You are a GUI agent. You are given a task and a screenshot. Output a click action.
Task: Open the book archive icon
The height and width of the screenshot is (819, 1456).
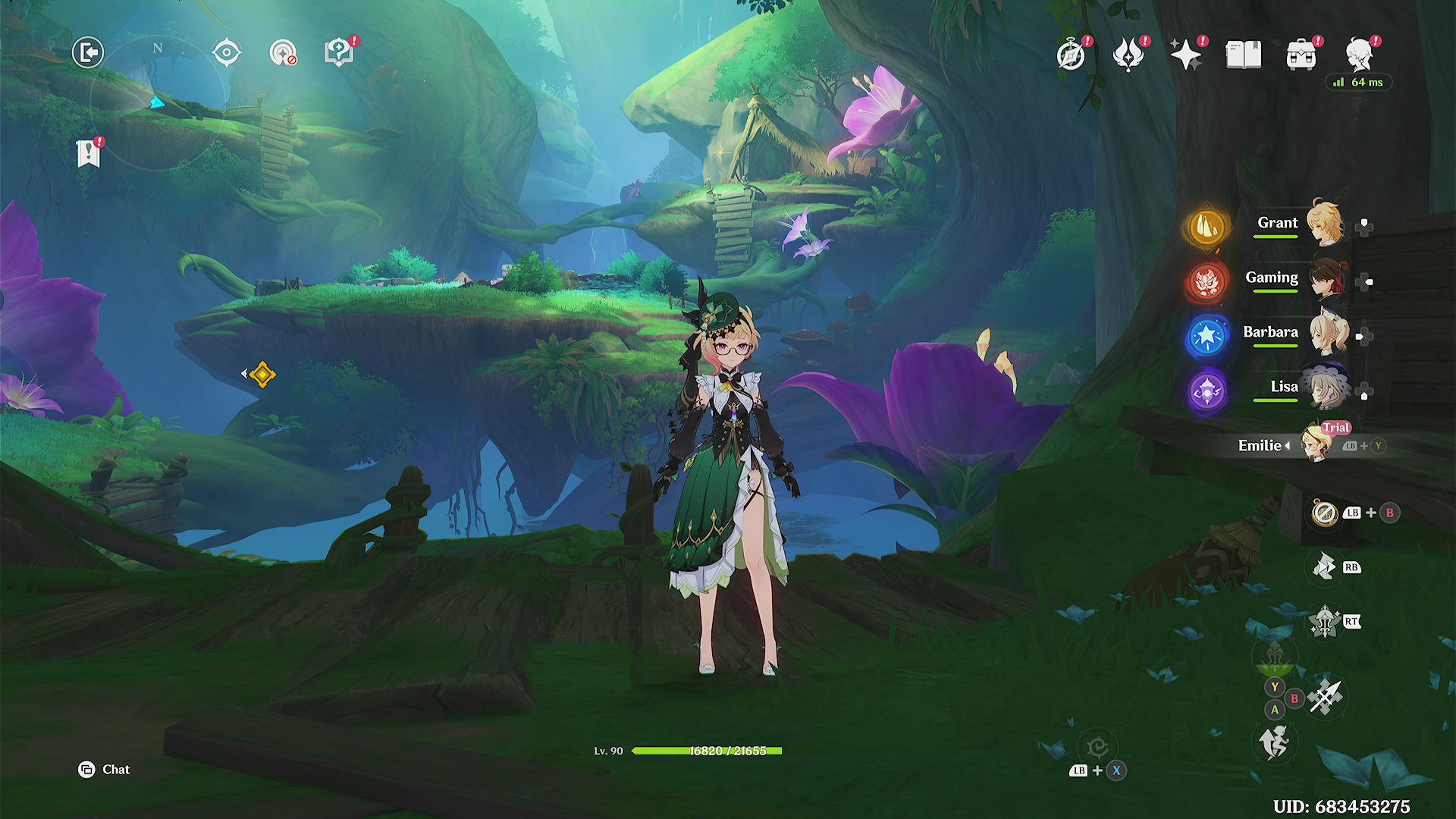1244,55
